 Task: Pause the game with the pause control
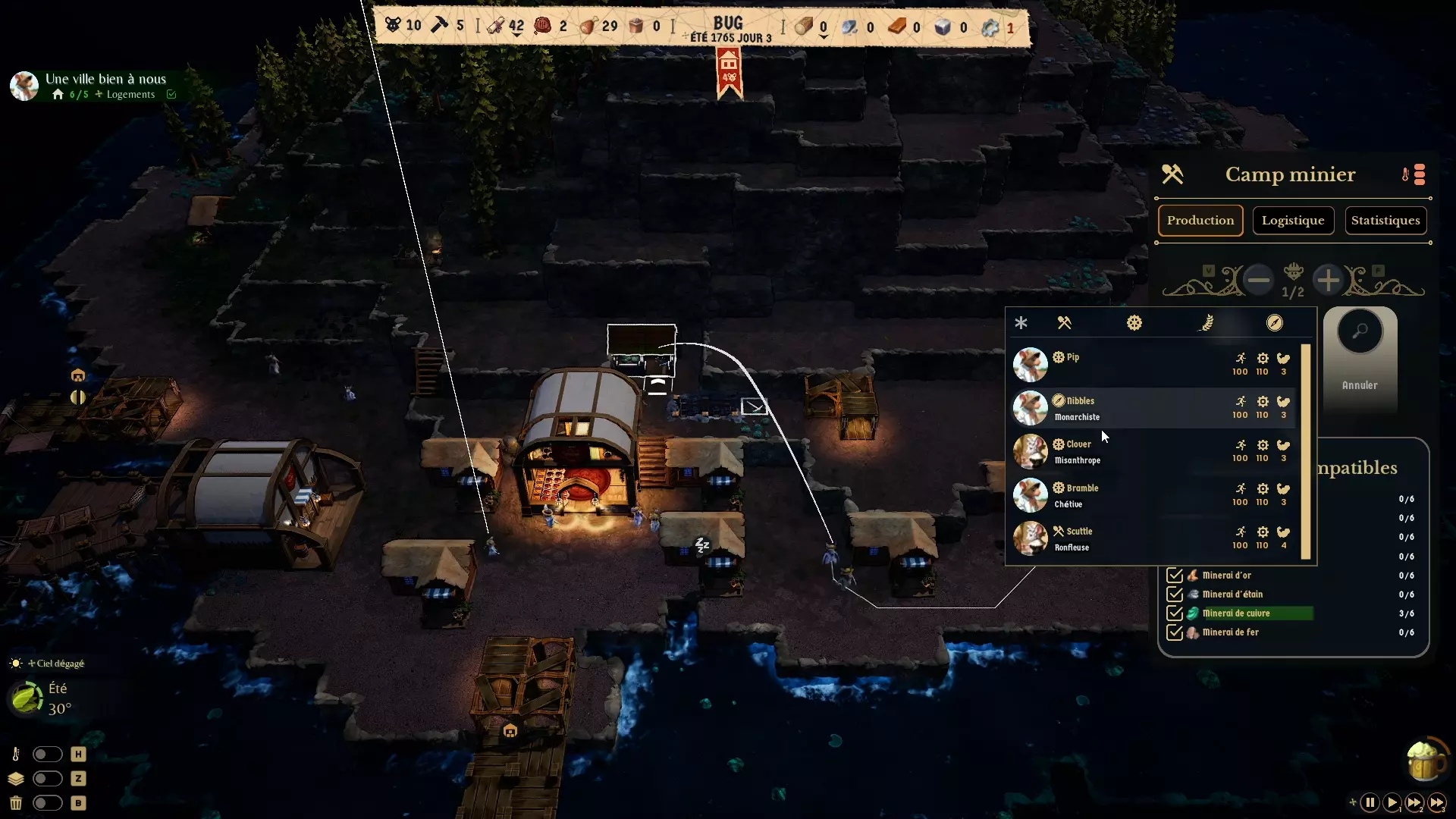(1370, 802)
